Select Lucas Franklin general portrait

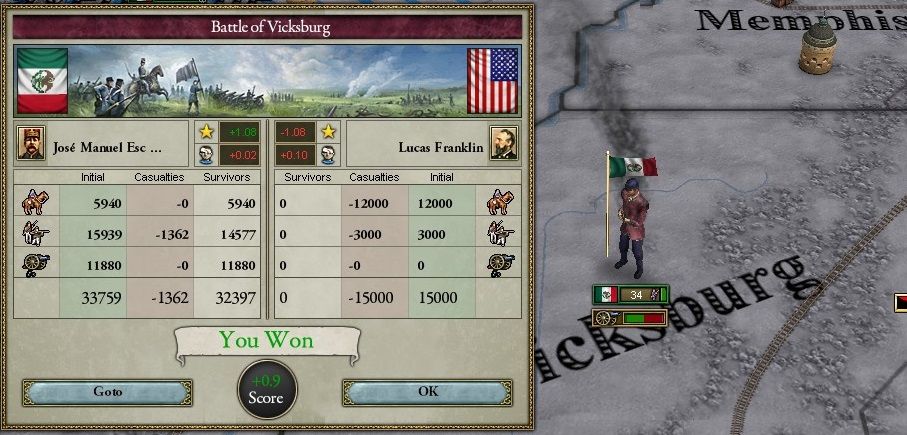coord(503,144)
